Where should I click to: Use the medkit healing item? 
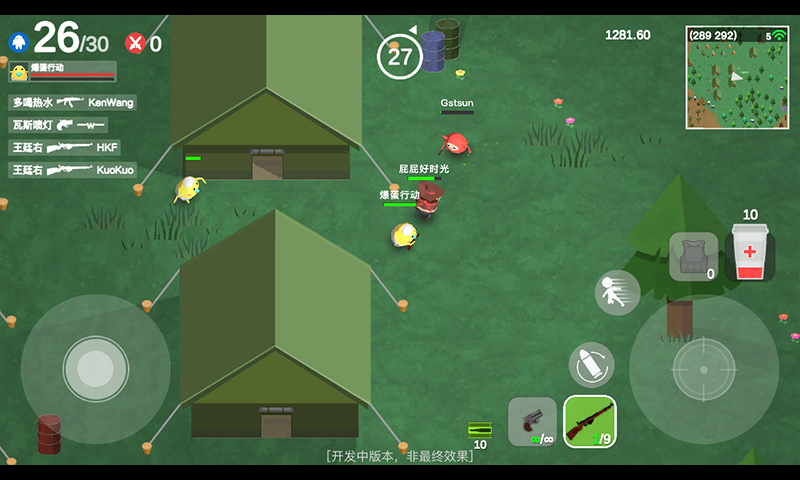click(749, 252)
